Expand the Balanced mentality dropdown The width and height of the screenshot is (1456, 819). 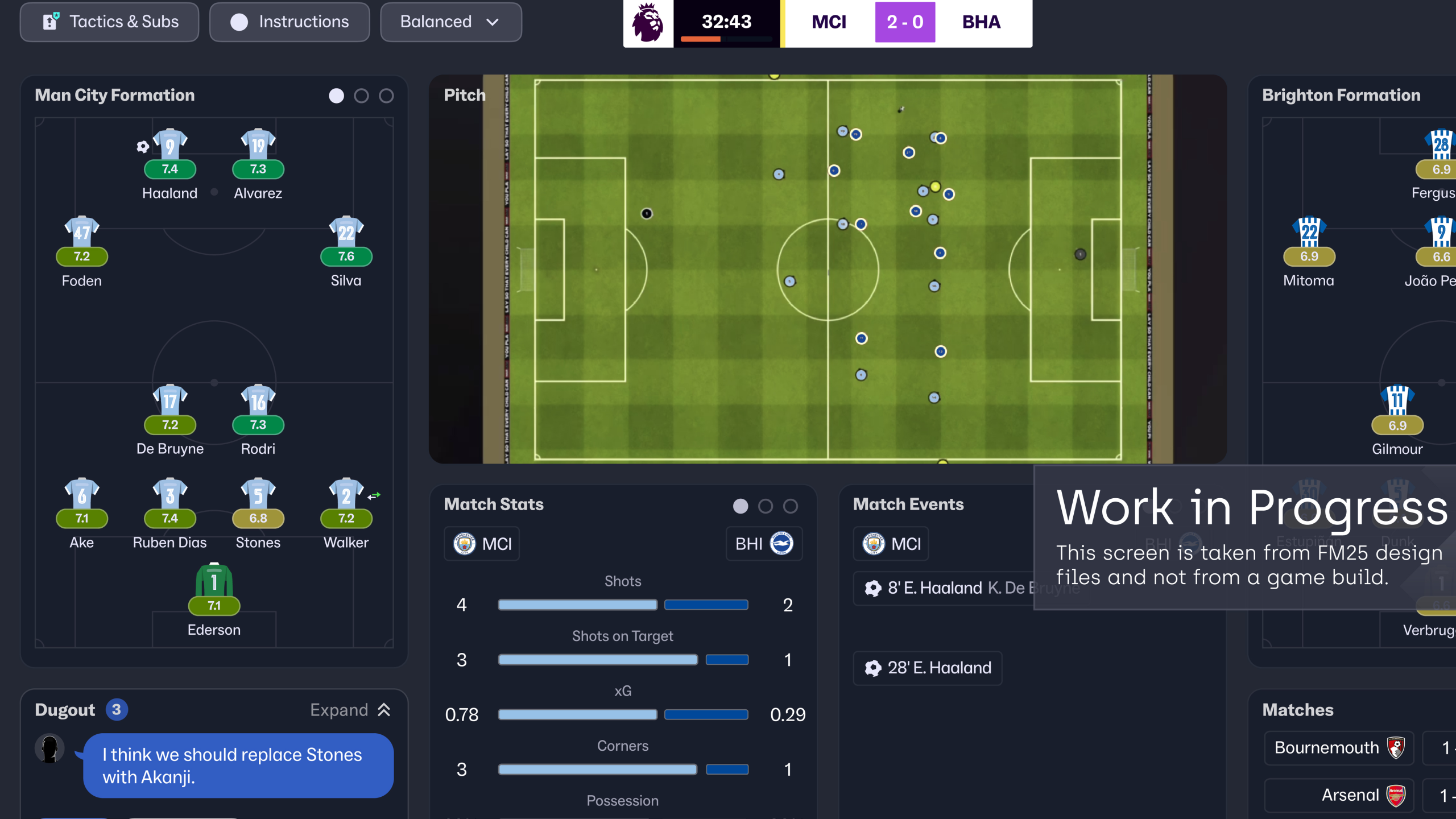450,22
